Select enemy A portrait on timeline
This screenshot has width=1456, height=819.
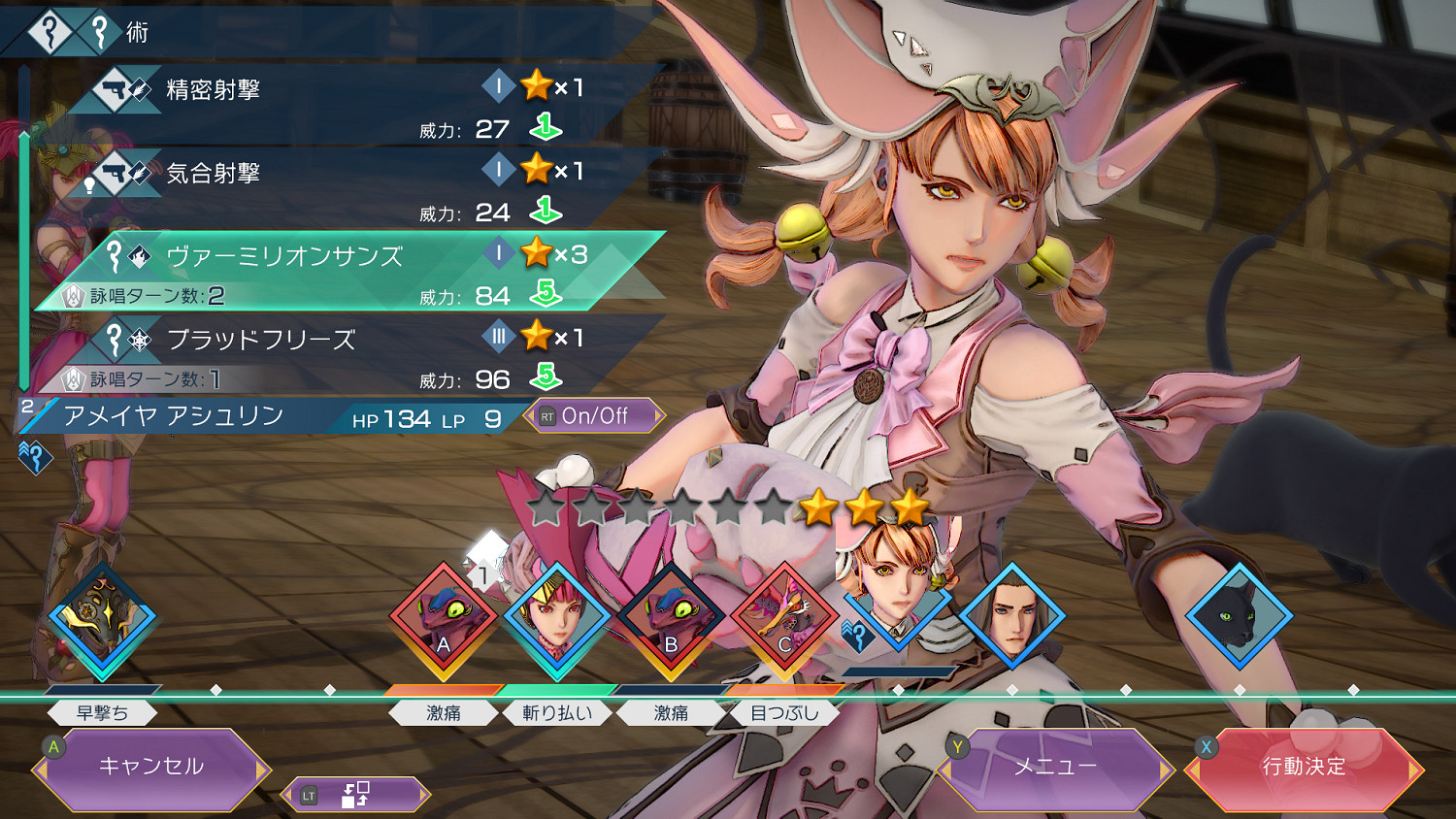[444, 619]
